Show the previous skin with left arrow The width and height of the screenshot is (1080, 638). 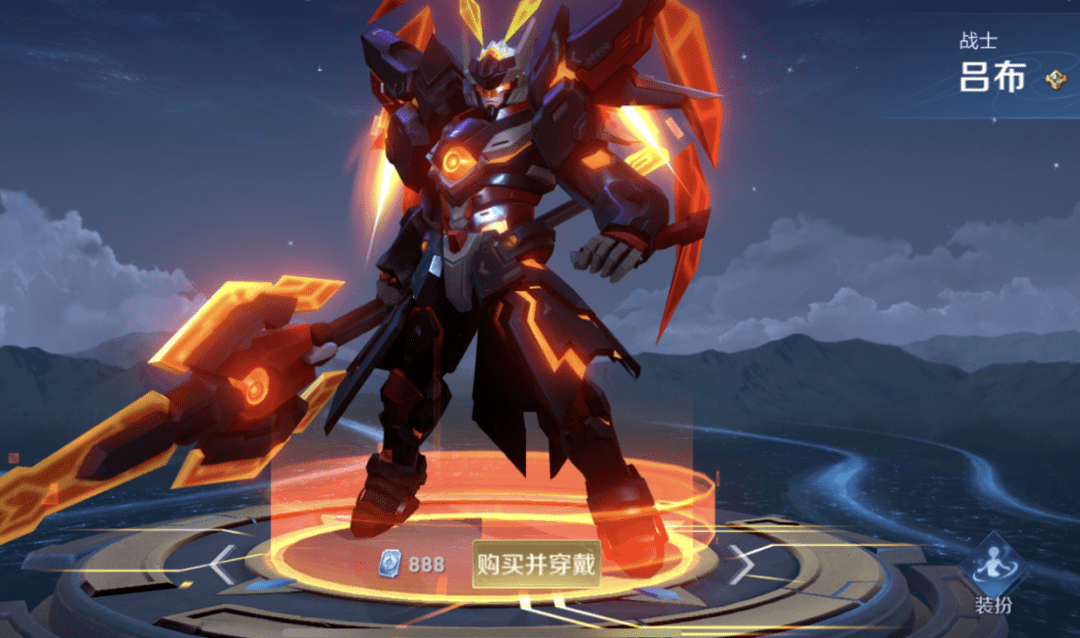(222, 565)
